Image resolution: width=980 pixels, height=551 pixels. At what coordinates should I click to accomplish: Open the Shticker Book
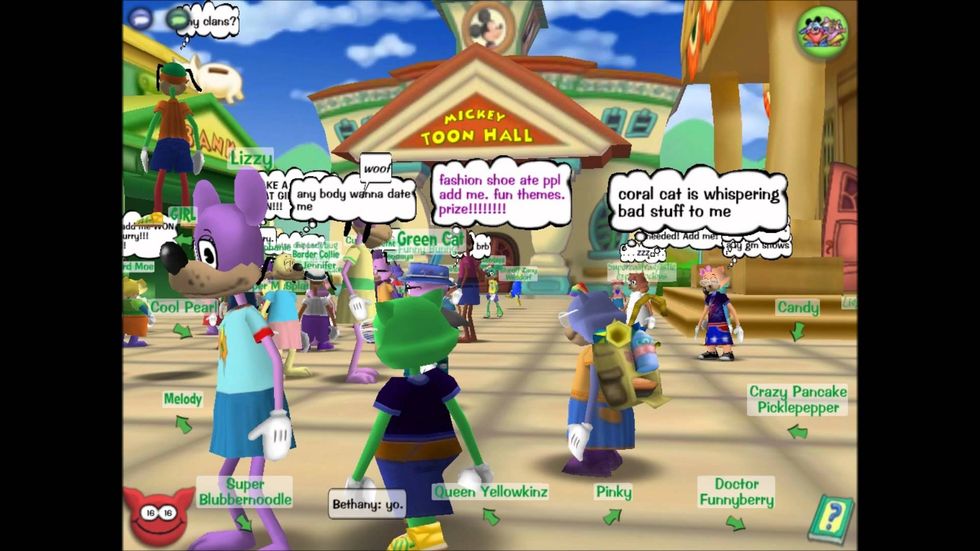point(829,518)
